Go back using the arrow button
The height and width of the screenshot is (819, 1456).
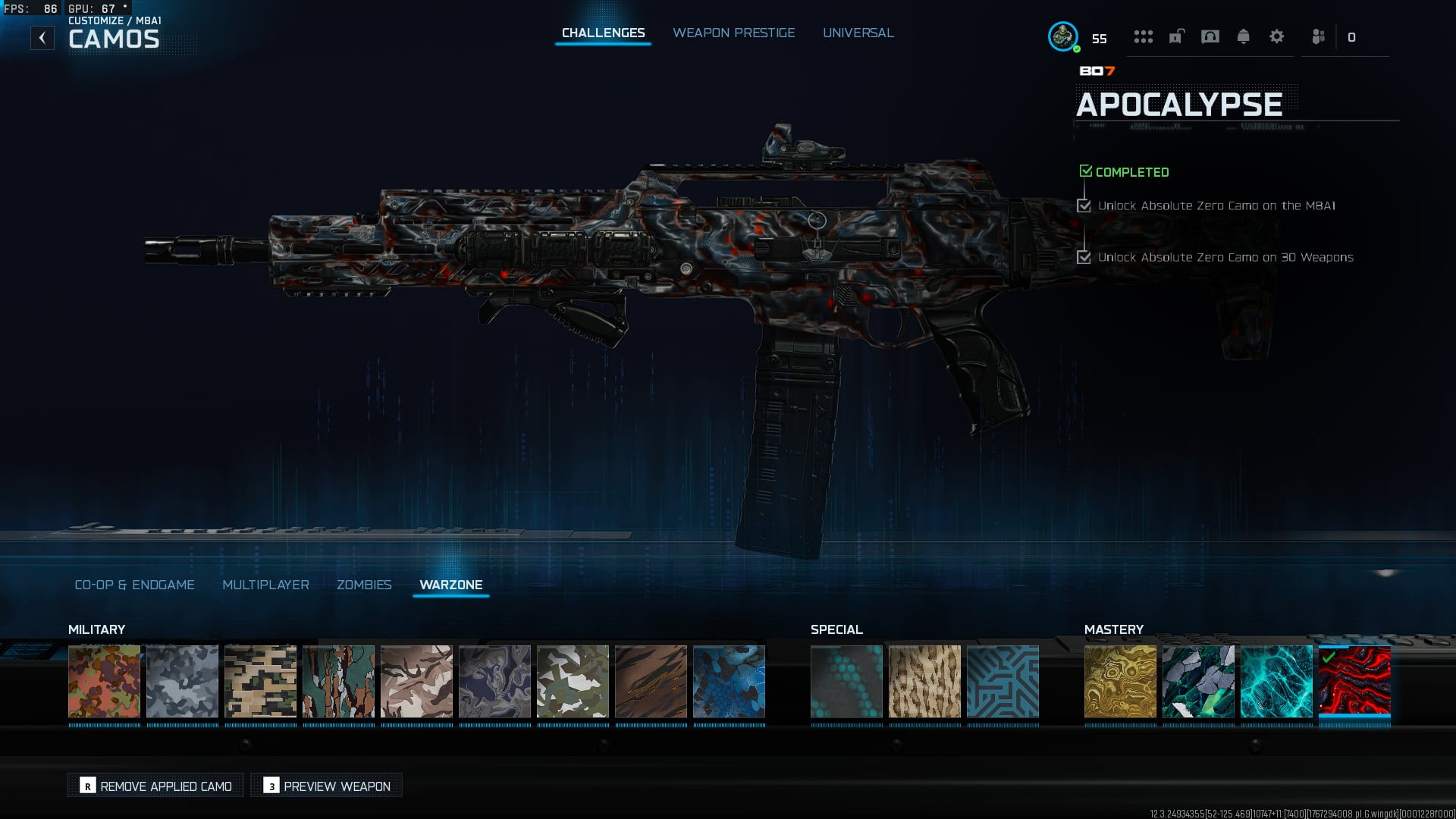tap(42, 37)
